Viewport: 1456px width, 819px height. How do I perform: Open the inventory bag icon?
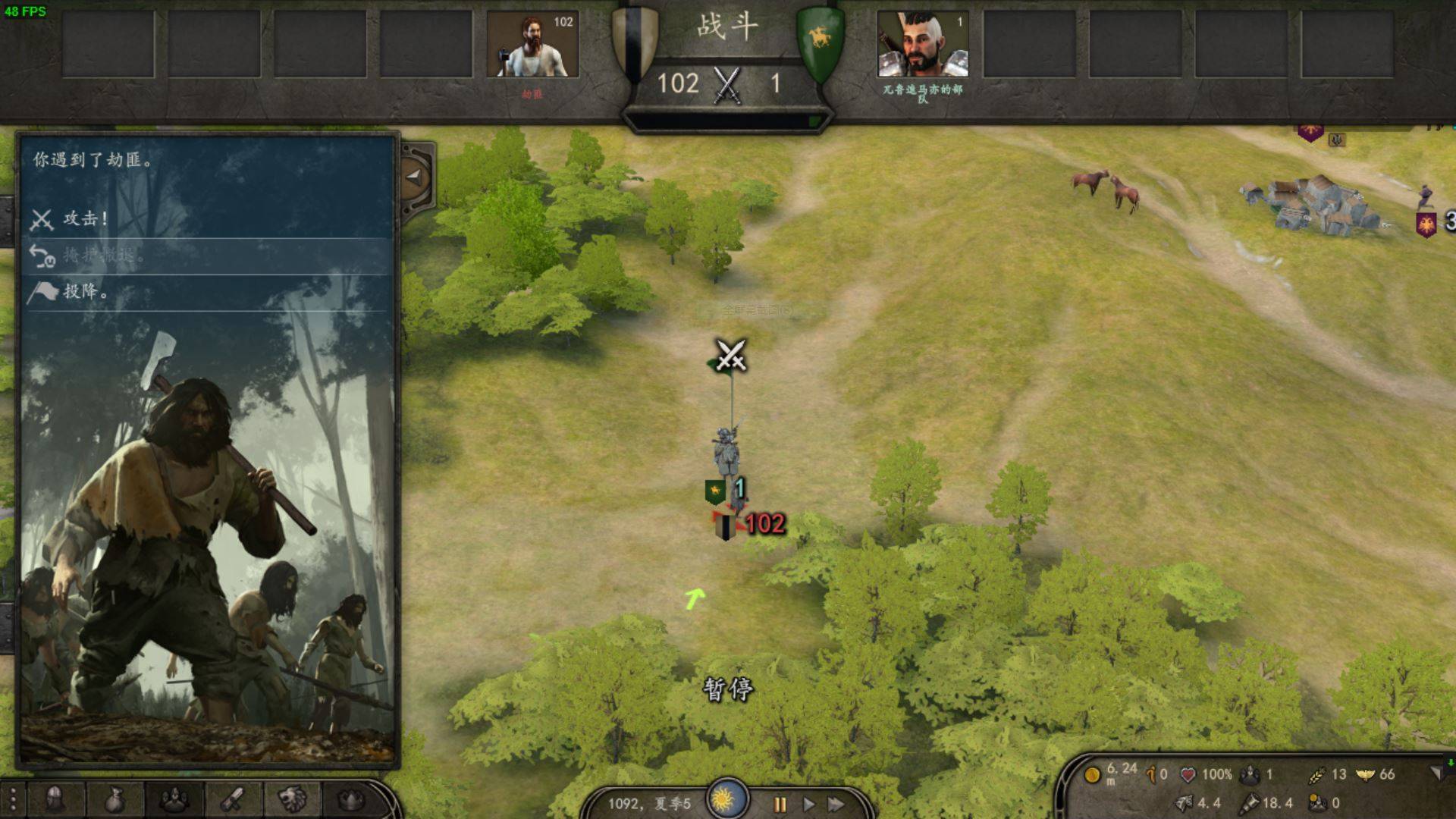(x=115, y=799)
